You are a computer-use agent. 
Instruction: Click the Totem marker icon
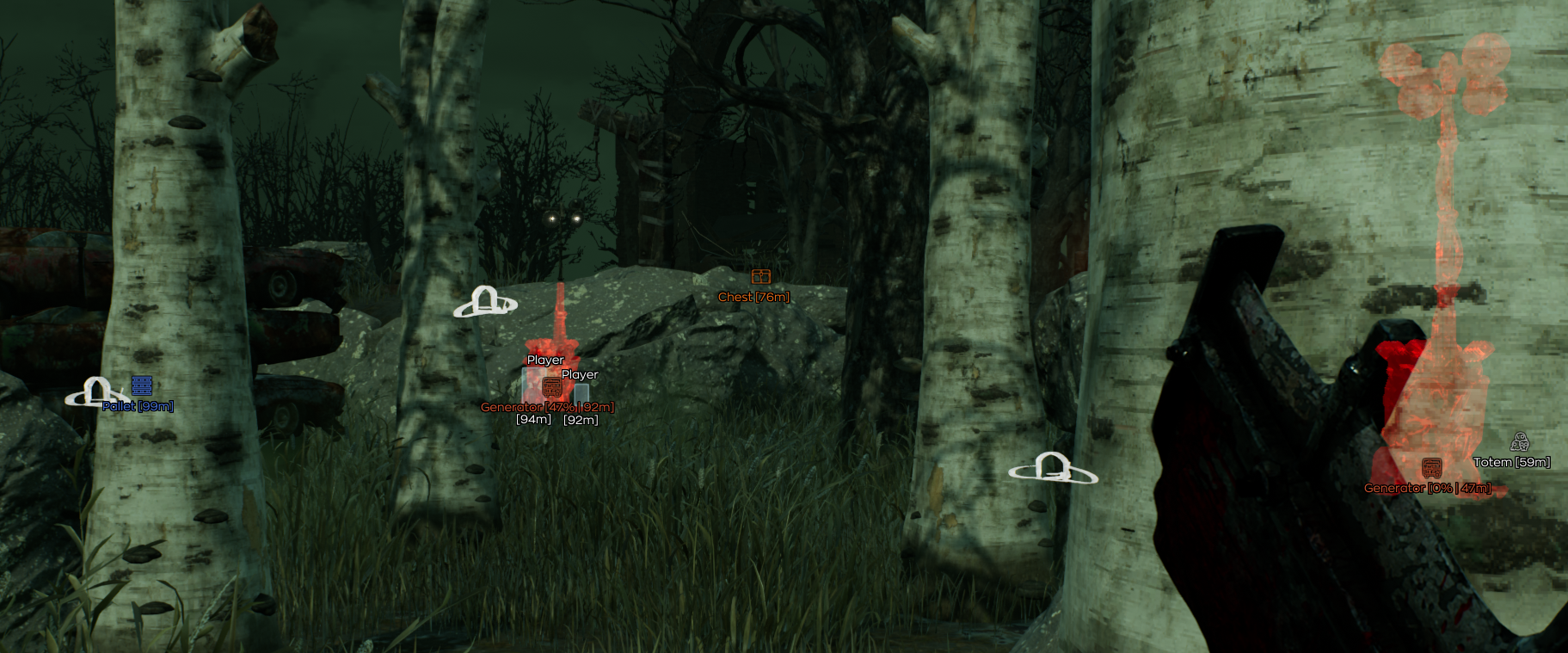[1520, 442]
